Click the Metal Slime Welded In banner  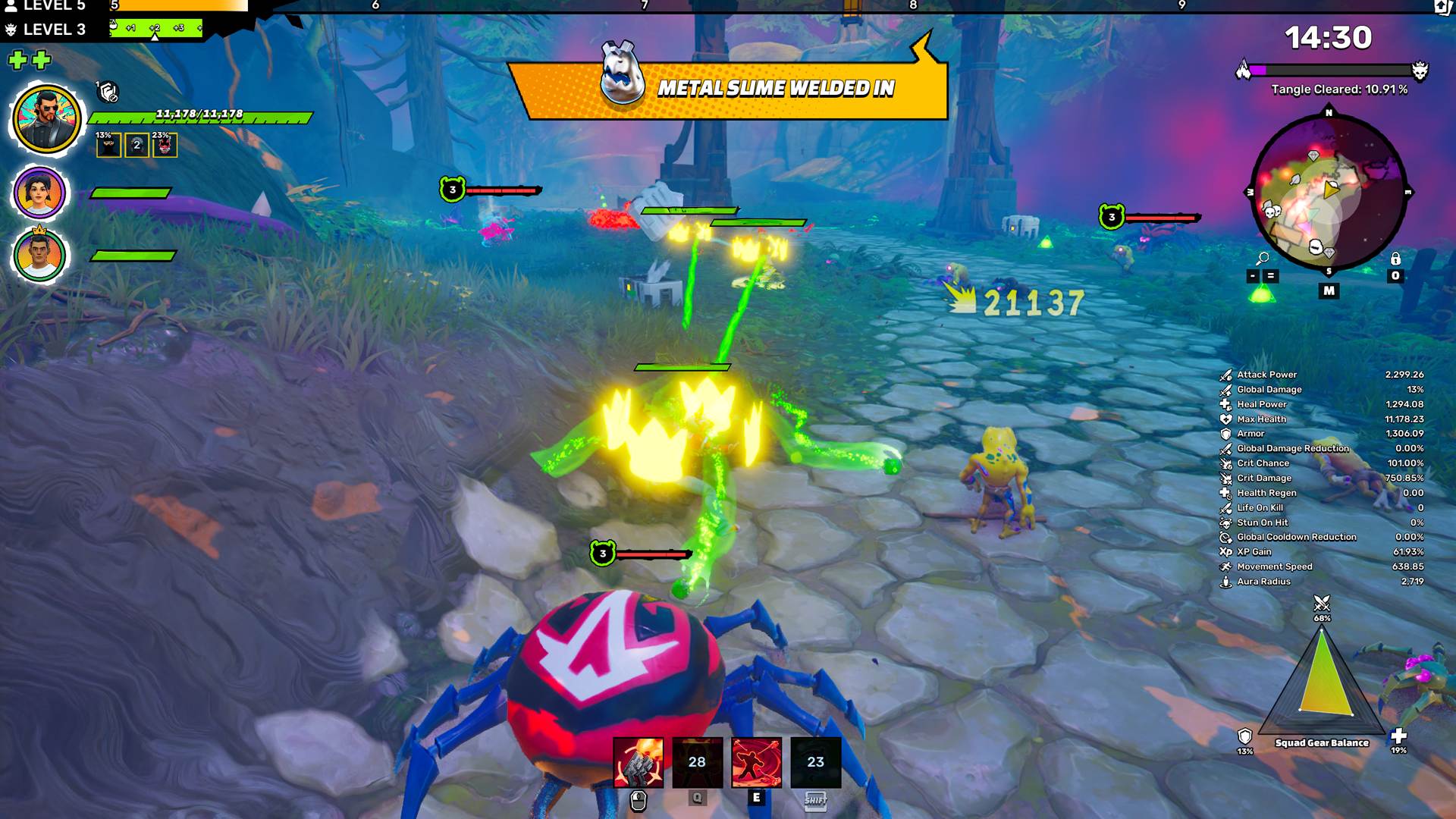tap(728, 89)
